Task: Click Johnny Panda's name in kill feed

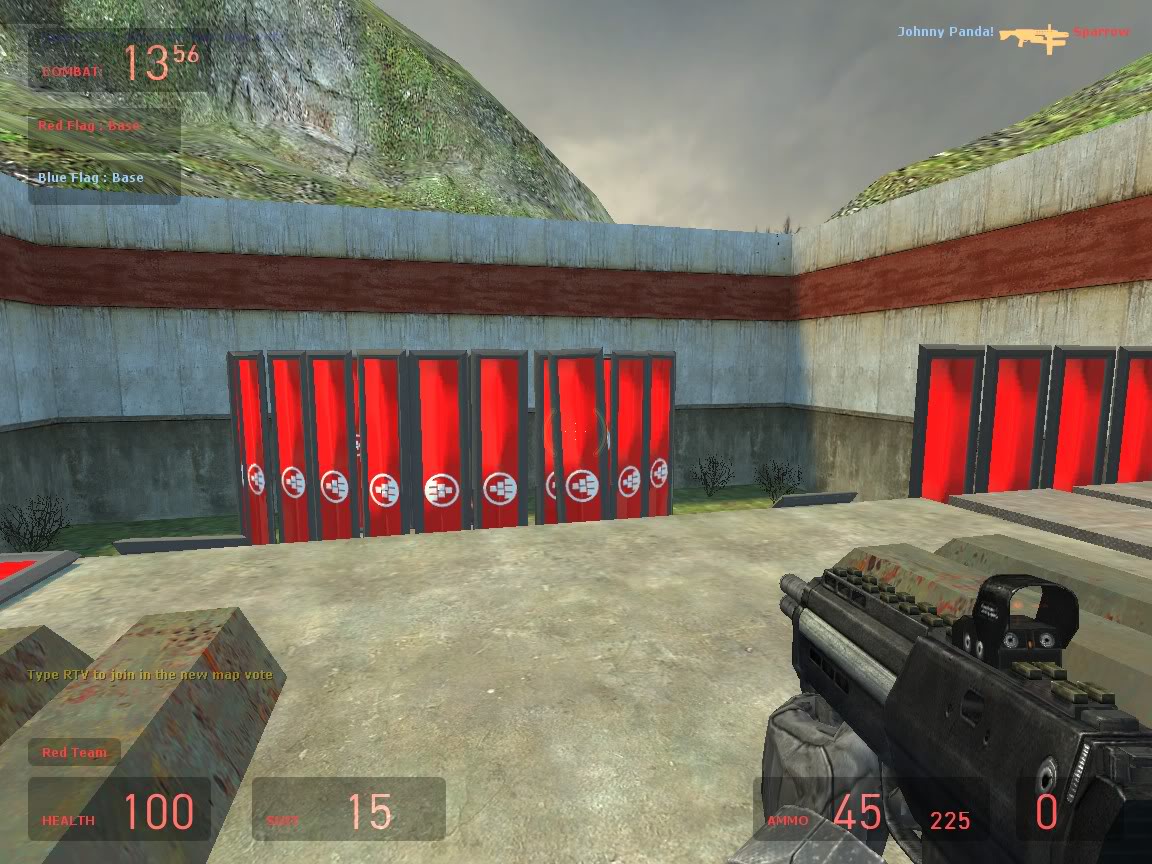Action: click(x=945, y=32)
